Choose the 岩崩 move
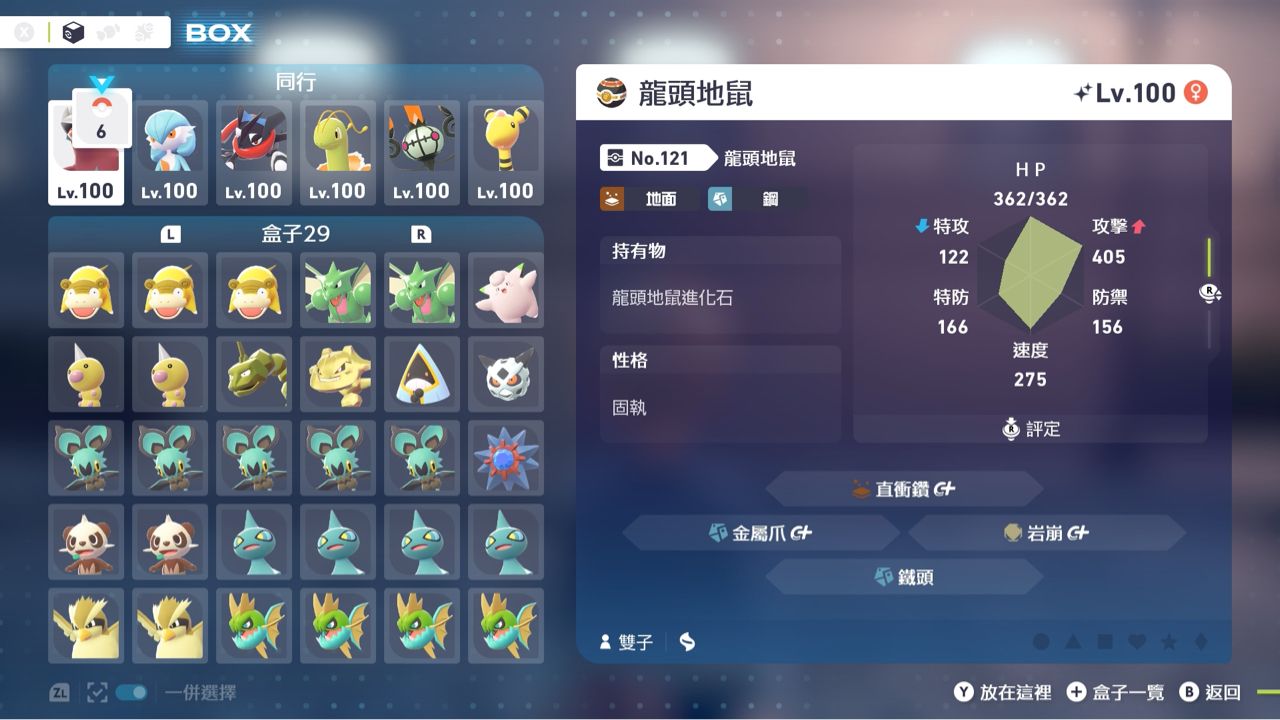1280x720 pixels. [x=1046, y=533]
